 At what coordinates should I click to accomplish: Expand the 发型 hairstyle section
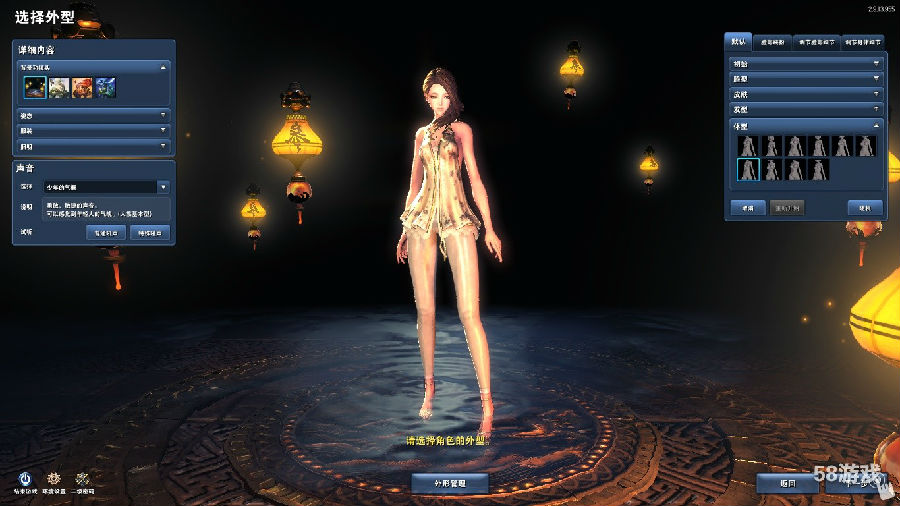pos(806,109)
